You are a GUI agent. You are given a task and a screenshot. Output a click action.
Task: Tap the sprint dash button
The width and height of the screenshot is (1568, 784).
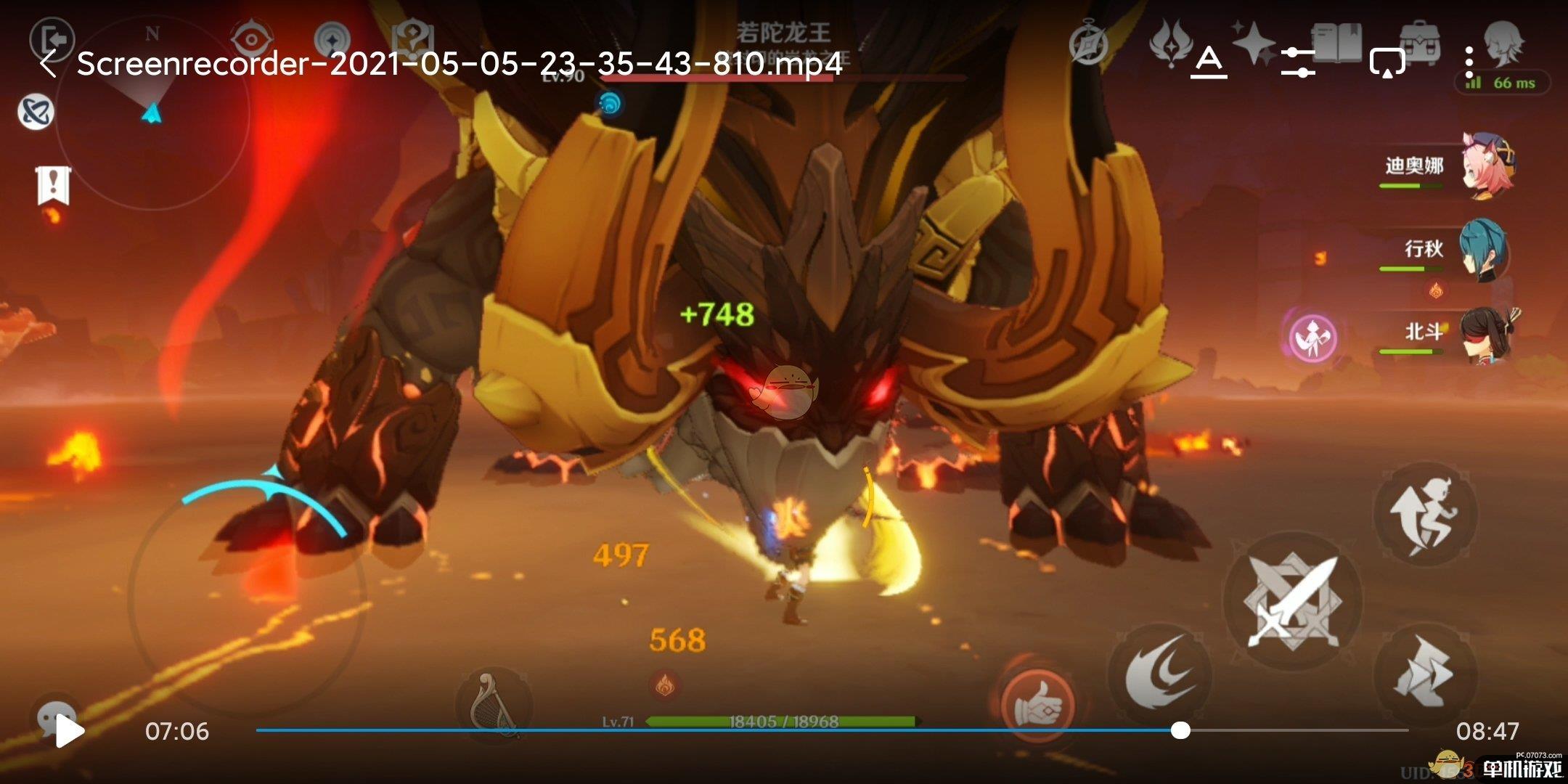tap(1424, 675)
